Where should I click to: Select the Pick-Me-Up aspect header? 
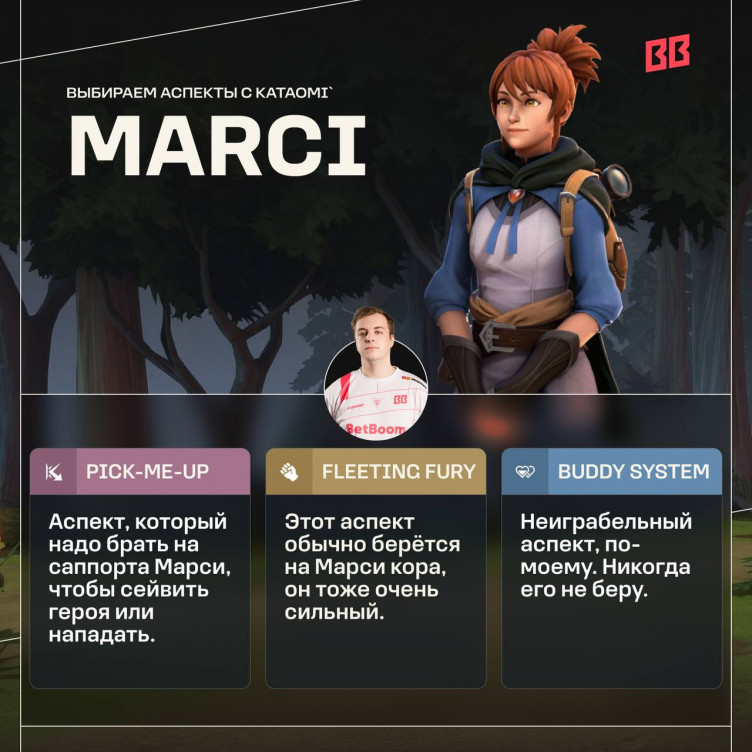pyautogui.click(x=140, y=471)
